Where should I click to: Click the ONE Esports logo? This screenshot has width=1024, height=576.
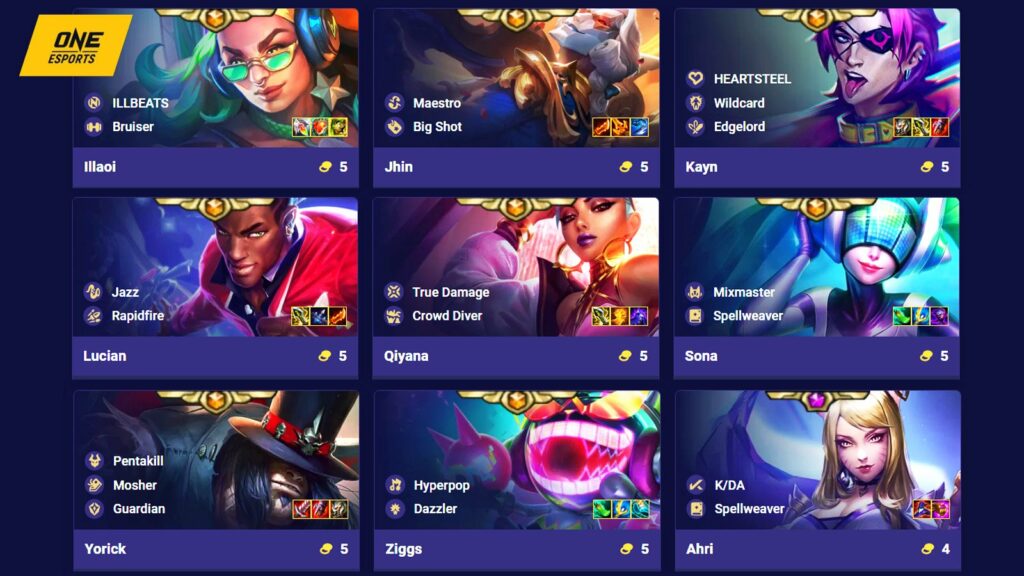click(75, 45)
